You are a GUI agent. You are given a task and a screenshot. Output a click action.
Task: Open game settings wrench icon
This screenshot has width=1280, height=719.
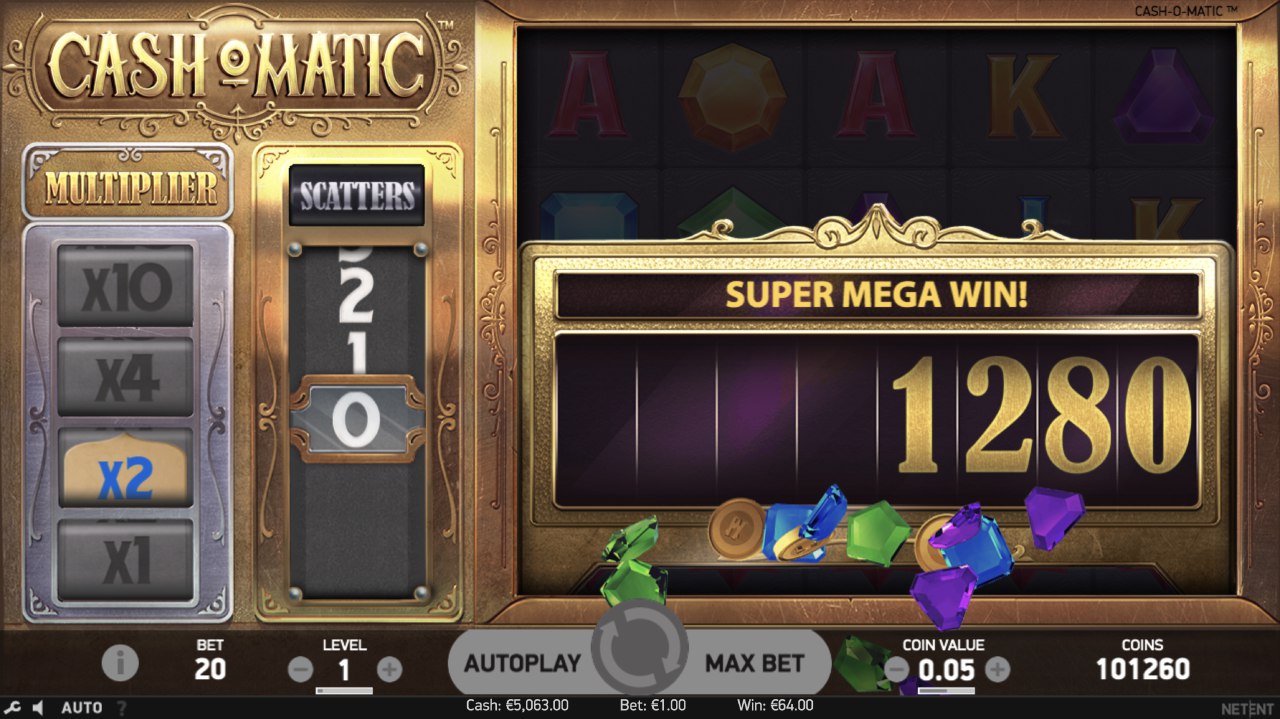[13, 708]
